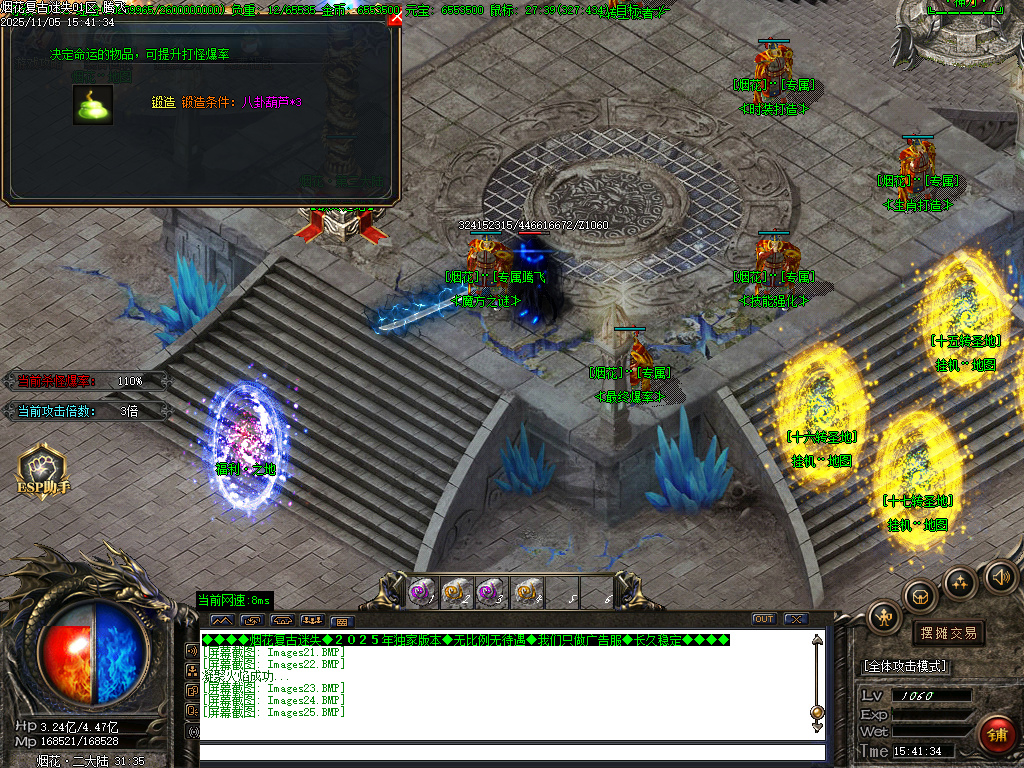Use the purple scroll in hotbar slot 3
The height and width of the screenshot is (768, 1024).
coord(491,592)
